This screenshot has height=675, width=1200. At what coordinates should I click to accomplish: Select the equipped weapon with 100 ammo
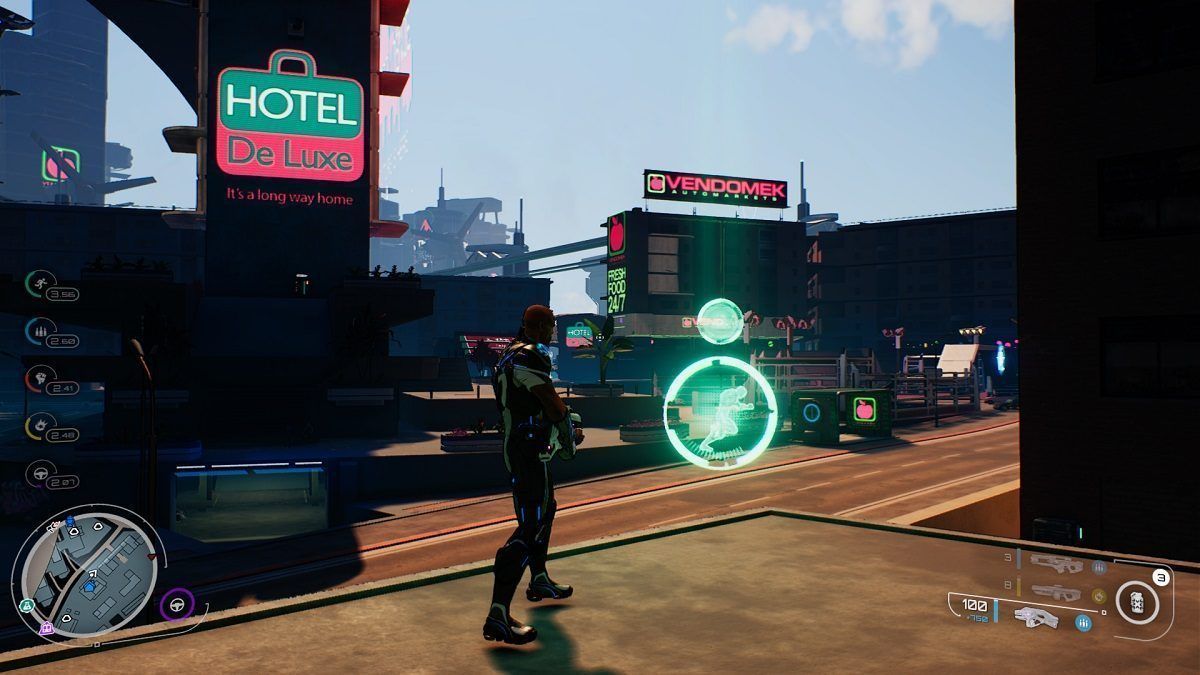click(x=1036, y=614)
